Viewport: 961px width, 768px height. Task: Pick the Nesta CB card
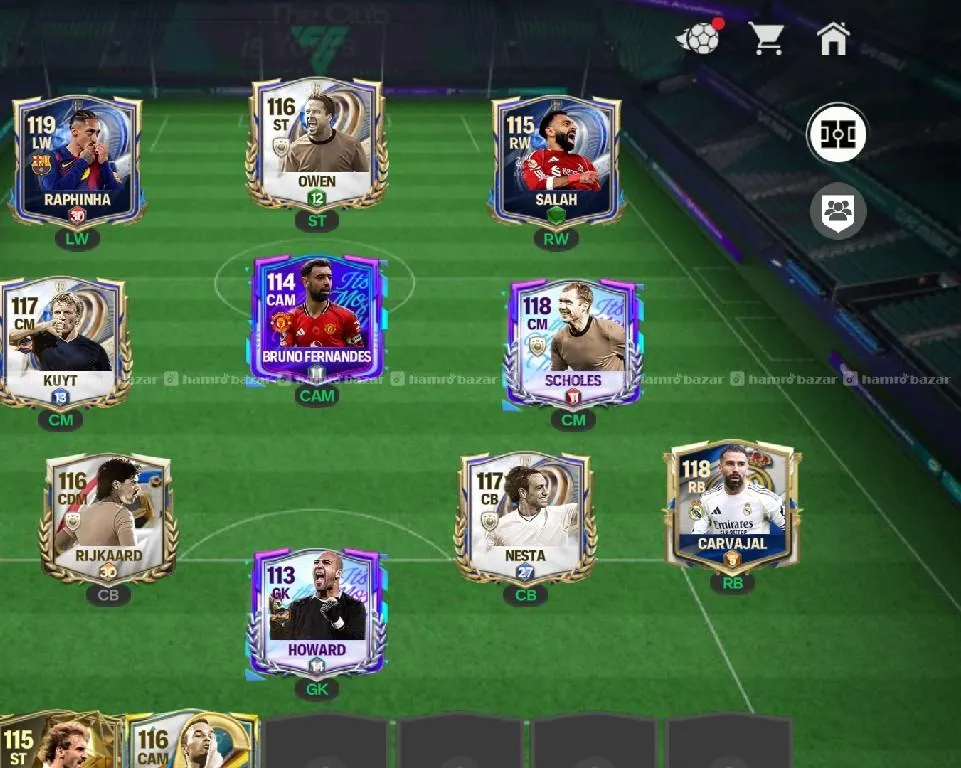click(x=525, y=518)
